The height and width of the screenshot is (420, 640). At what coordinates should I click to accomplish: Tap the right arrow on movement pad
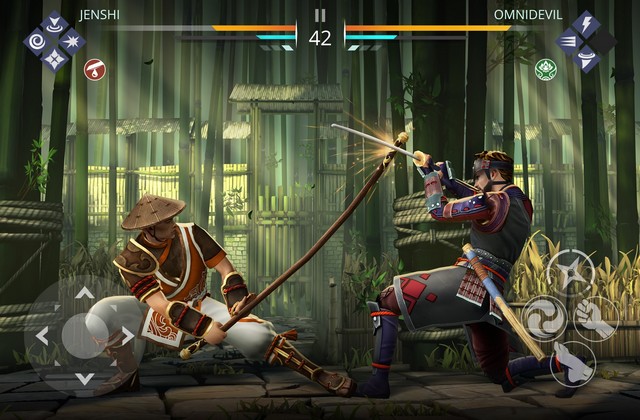coord(128,336)
